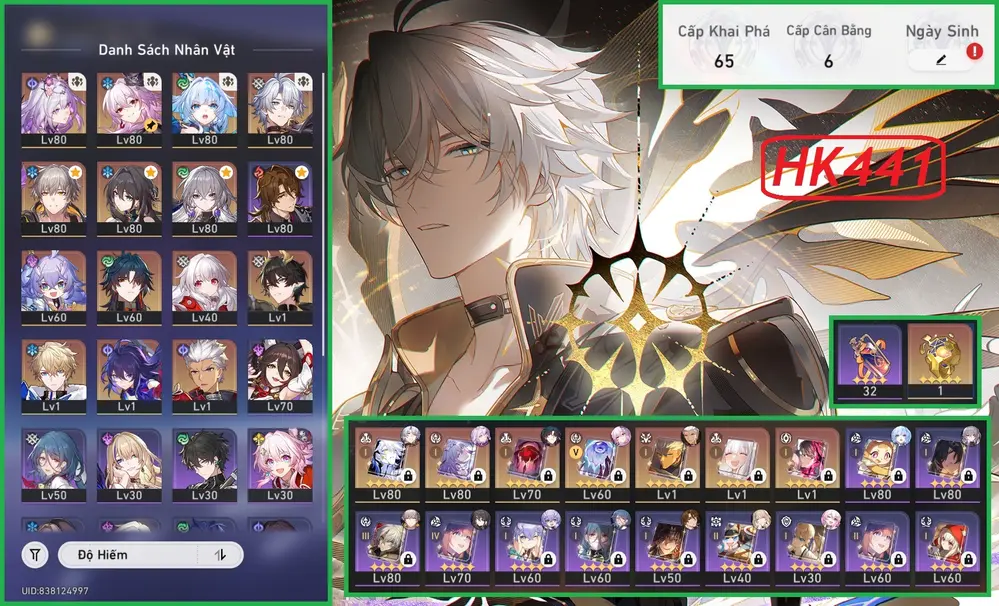999x606 pixels.
Task: Select the superimposition V Lv60 light cone
Action: point(598,466)
